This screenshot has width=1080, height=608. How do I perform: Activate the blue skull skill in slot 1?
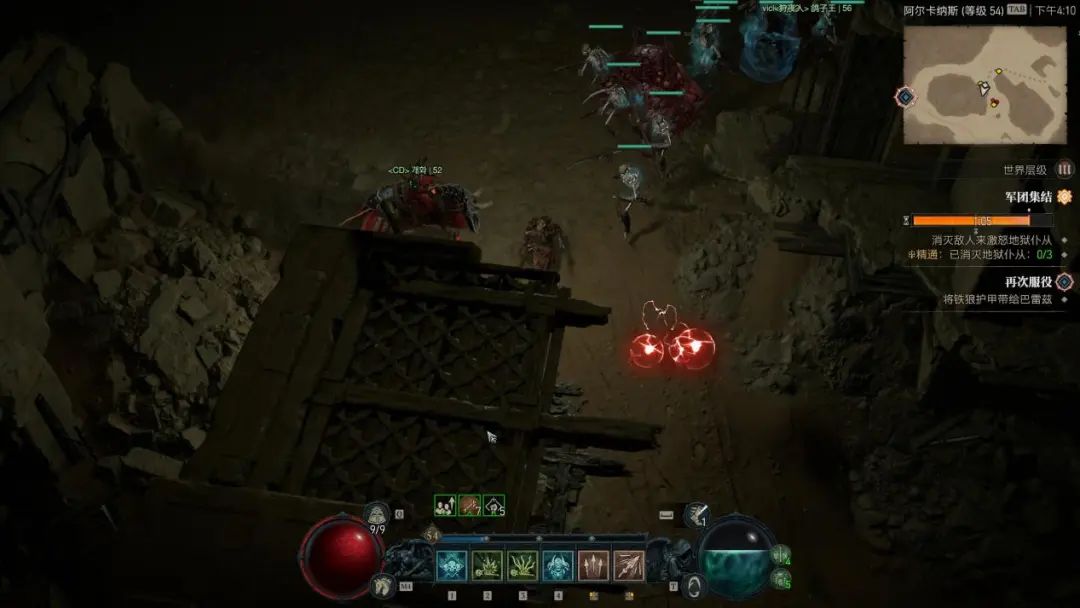coord(452,566)
